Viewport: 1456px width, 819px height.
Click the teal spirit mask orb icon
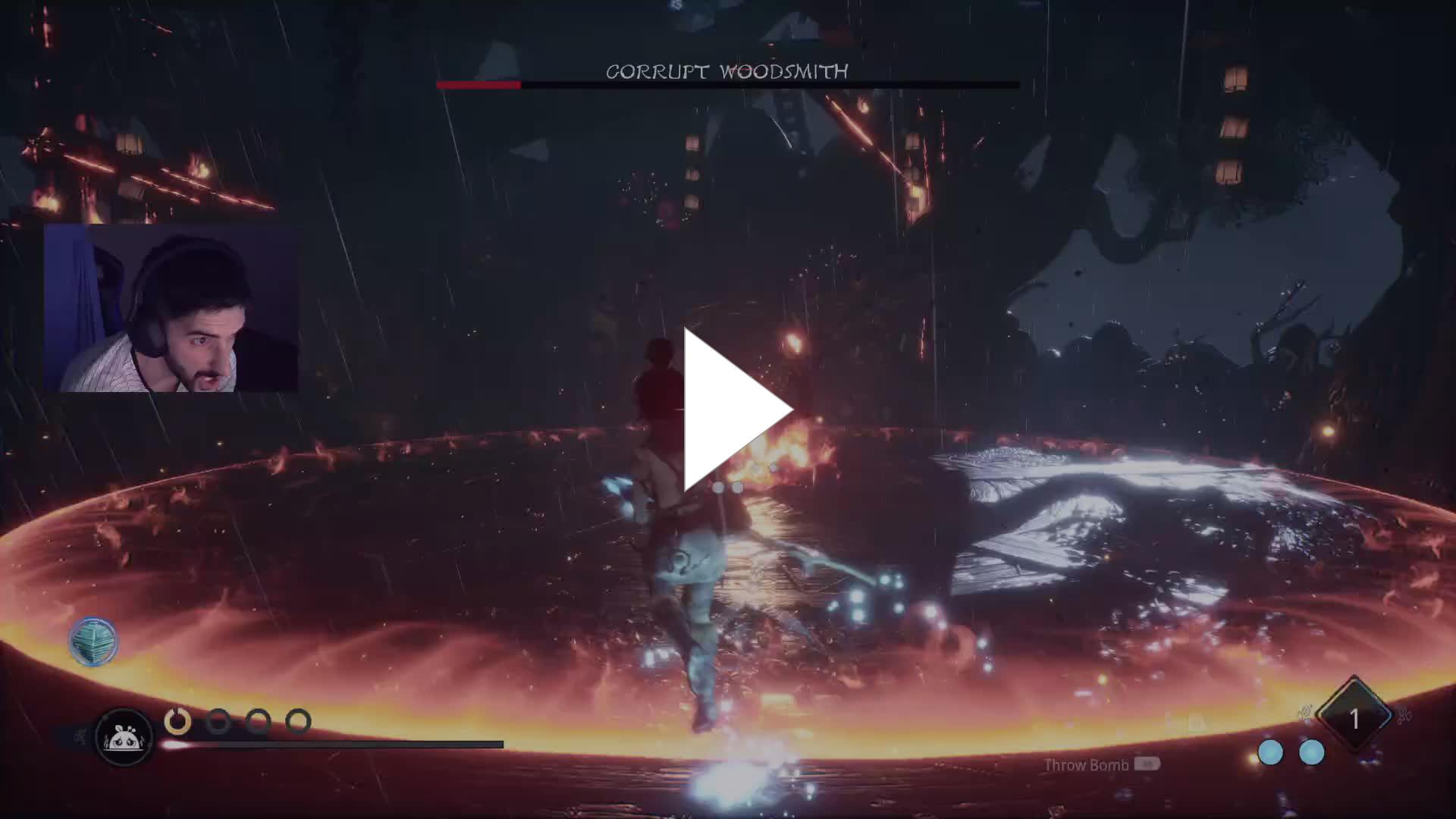click(93, 642)
